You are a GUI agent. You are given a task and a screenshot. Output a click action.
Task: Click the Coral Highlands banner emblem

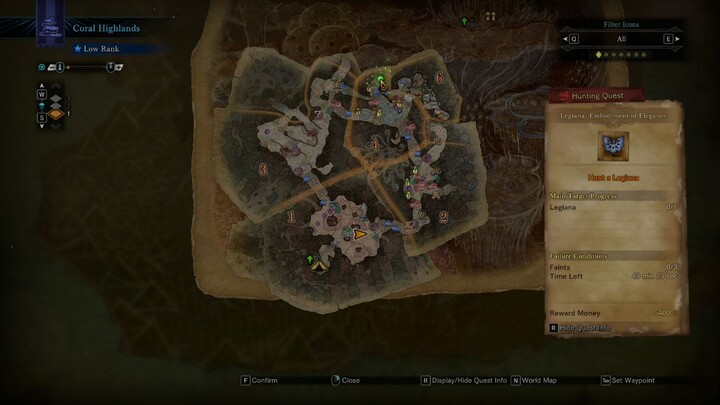(x=49, y=22)
